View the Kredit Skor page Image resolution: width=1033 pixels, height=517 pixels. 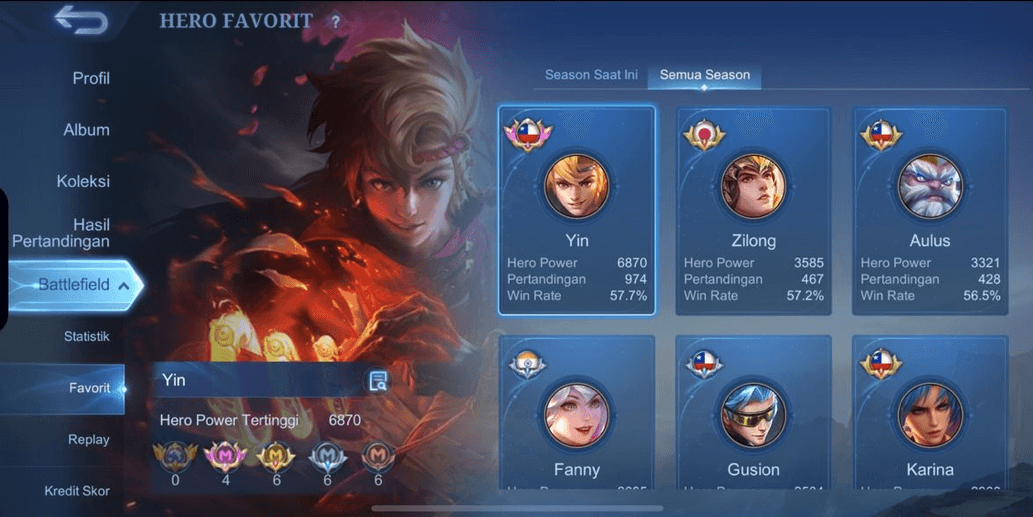77,491
